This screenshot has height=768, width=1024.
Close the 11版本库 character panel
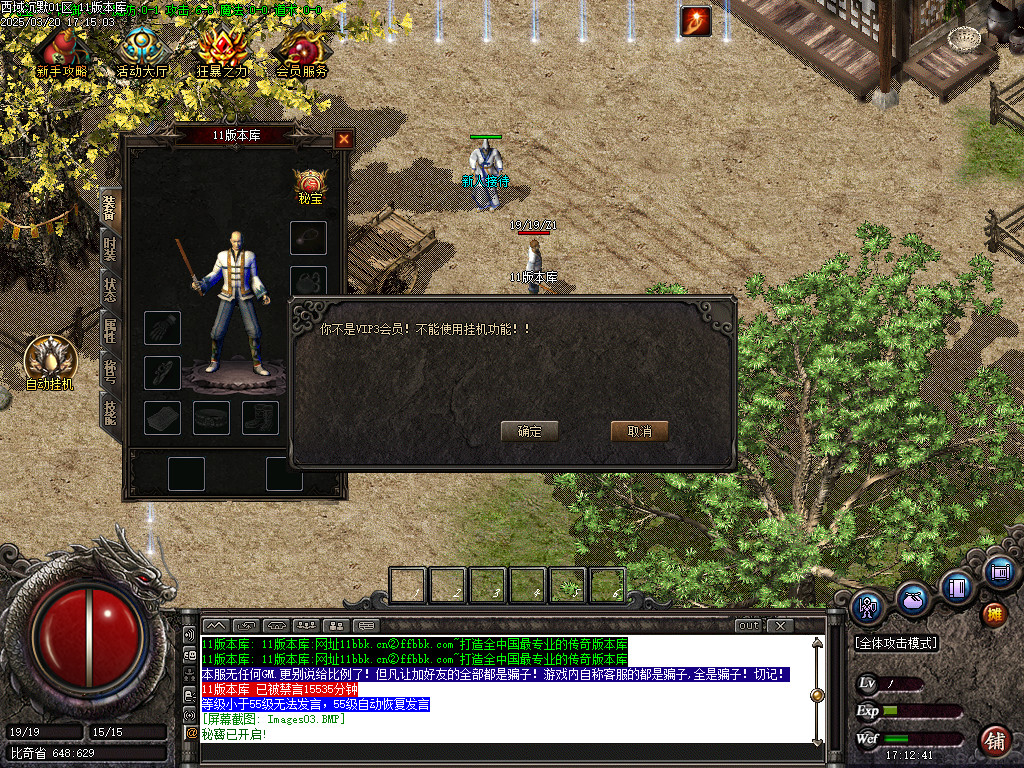tap(344, 139)
